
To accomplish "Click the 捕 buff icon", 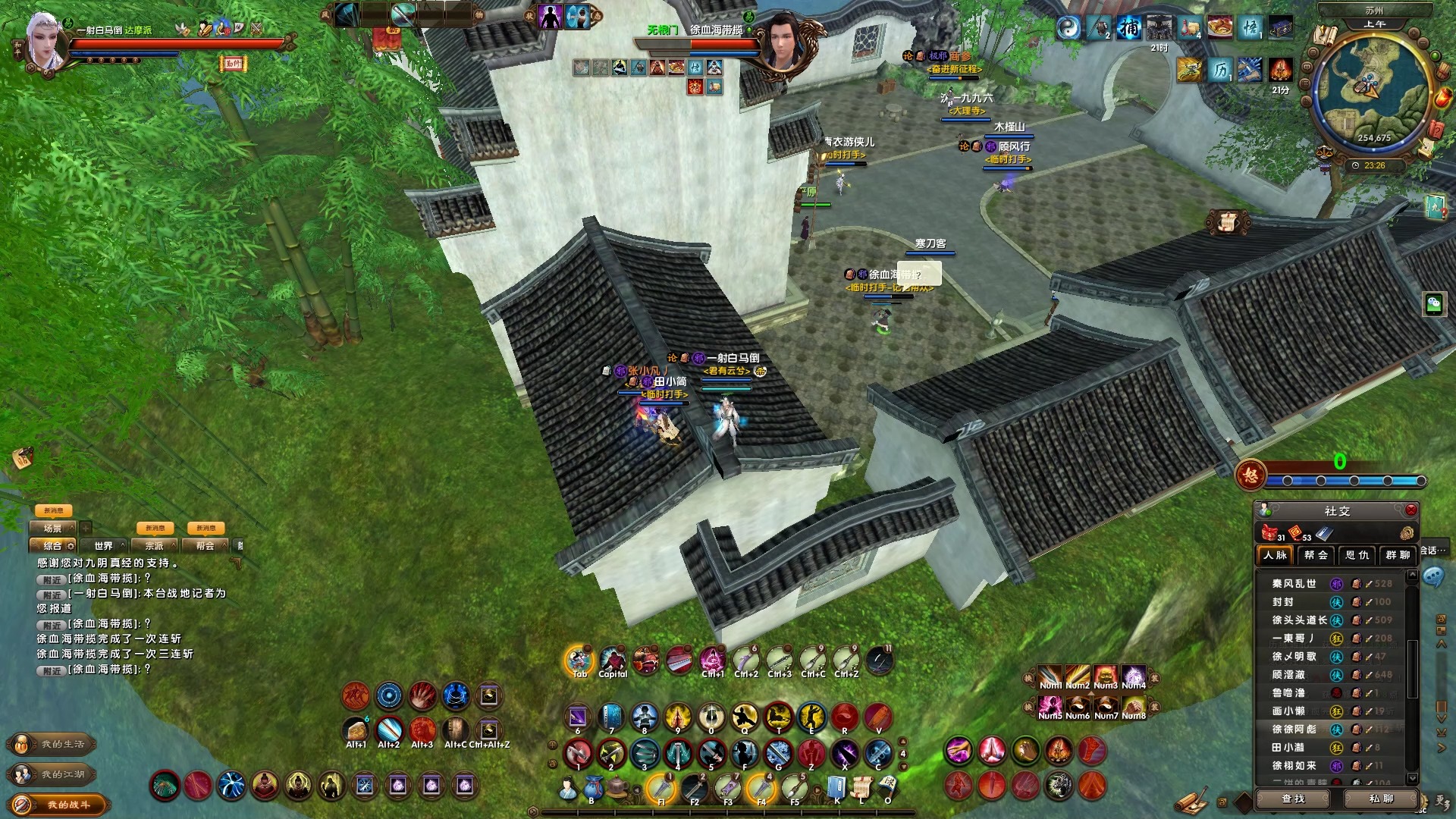I will (x=1129, y=29).
